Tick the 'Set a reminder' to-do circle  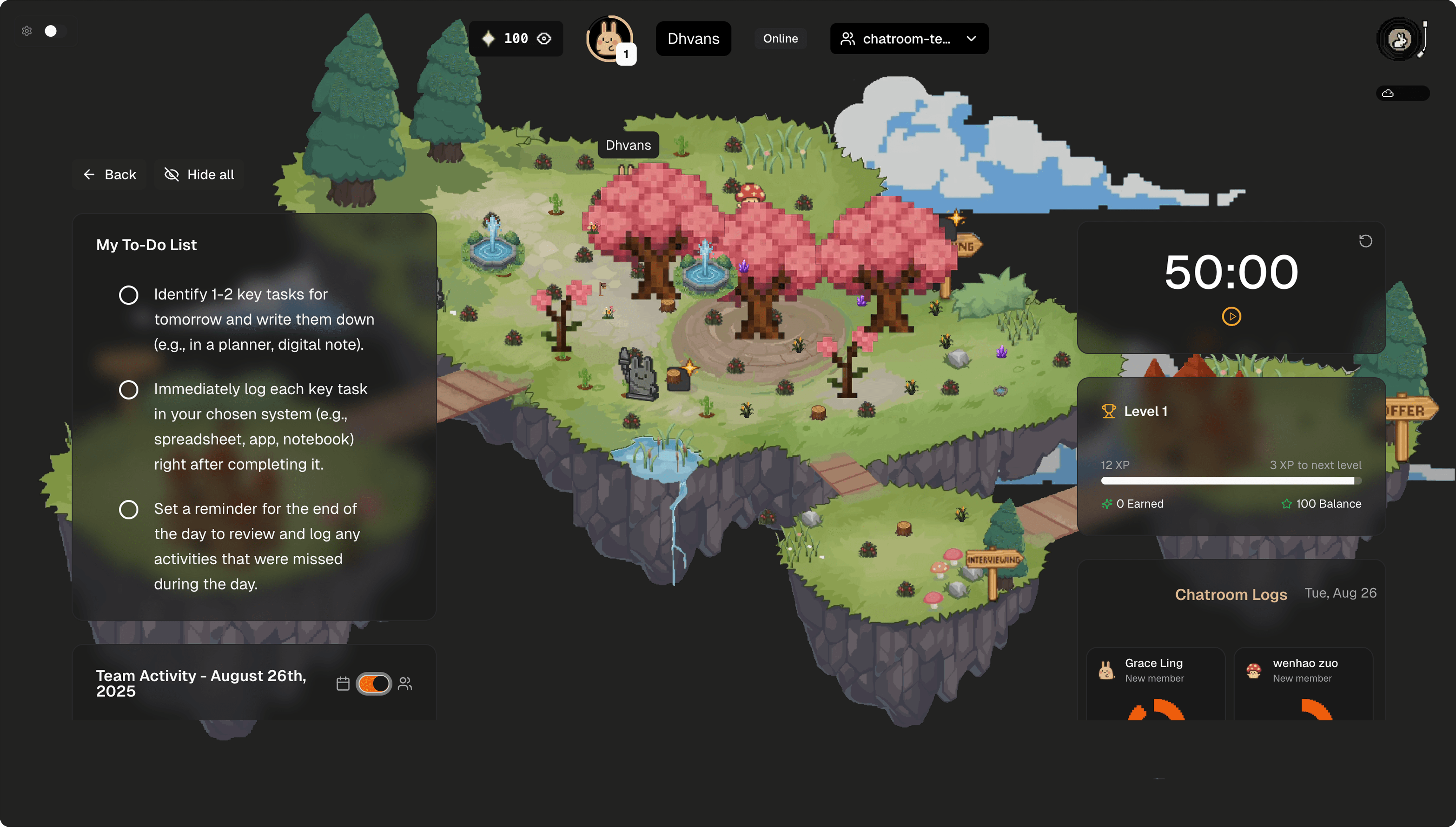(x=129, y=509)
